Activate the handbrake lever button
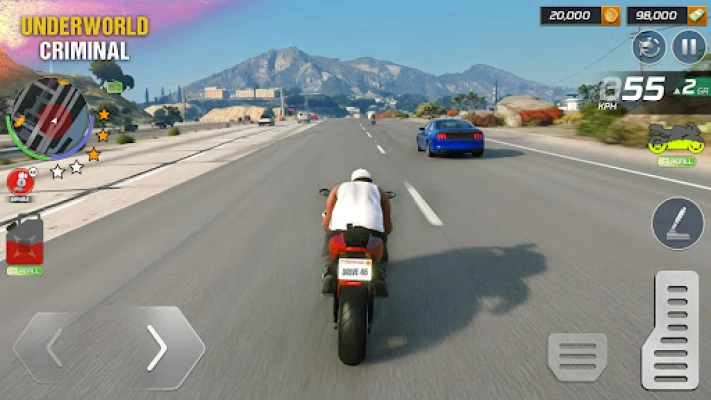 [678, 223]
